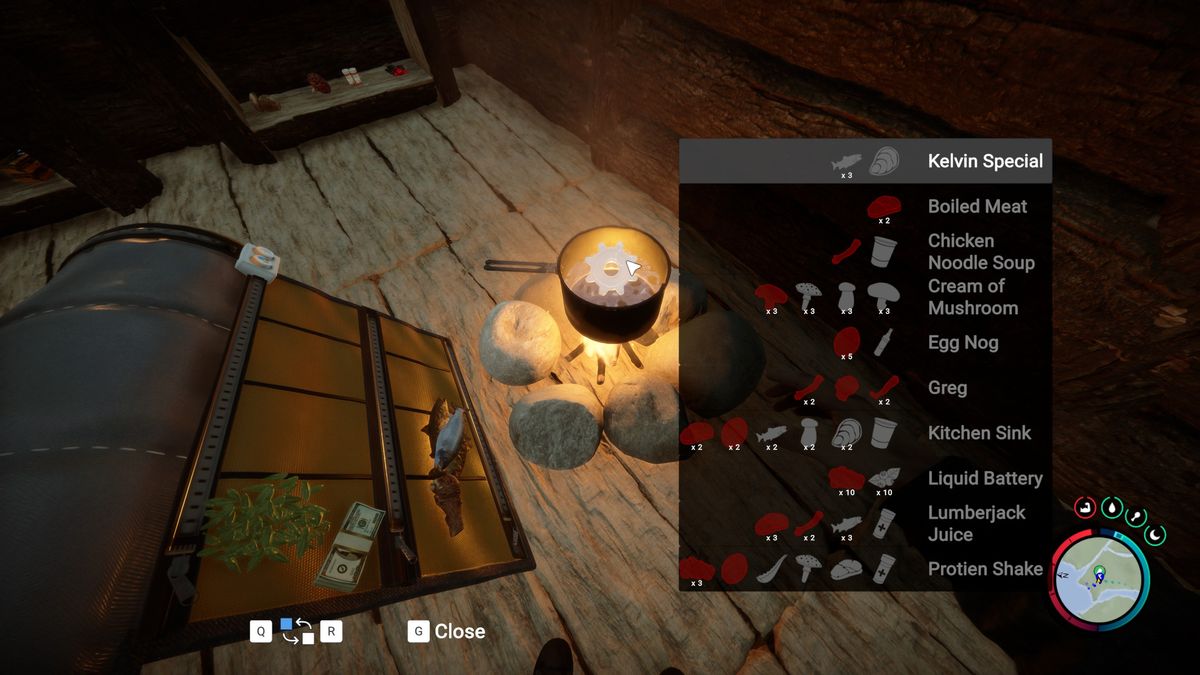Pick the Chicken Noodle Soup recipe
This screenshot has height=675, width=1200.
[x=980, y=251]
